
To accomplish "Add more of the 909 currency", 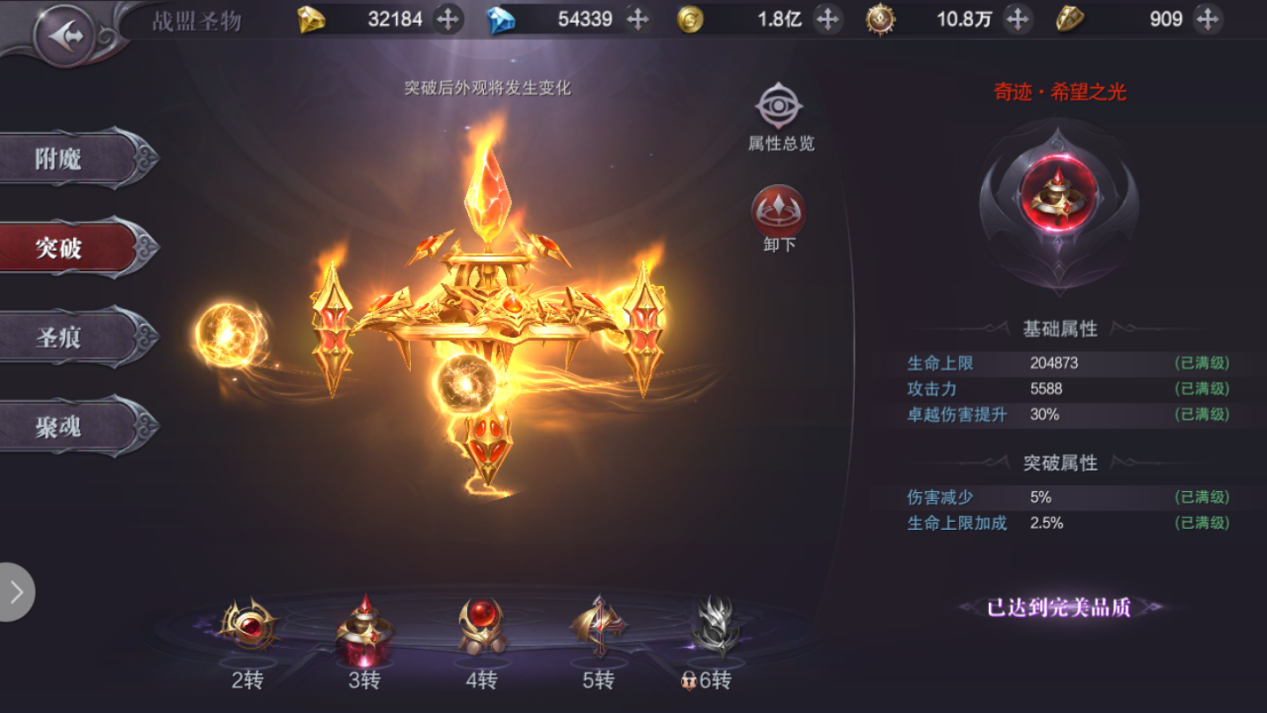I will 1207,19.
